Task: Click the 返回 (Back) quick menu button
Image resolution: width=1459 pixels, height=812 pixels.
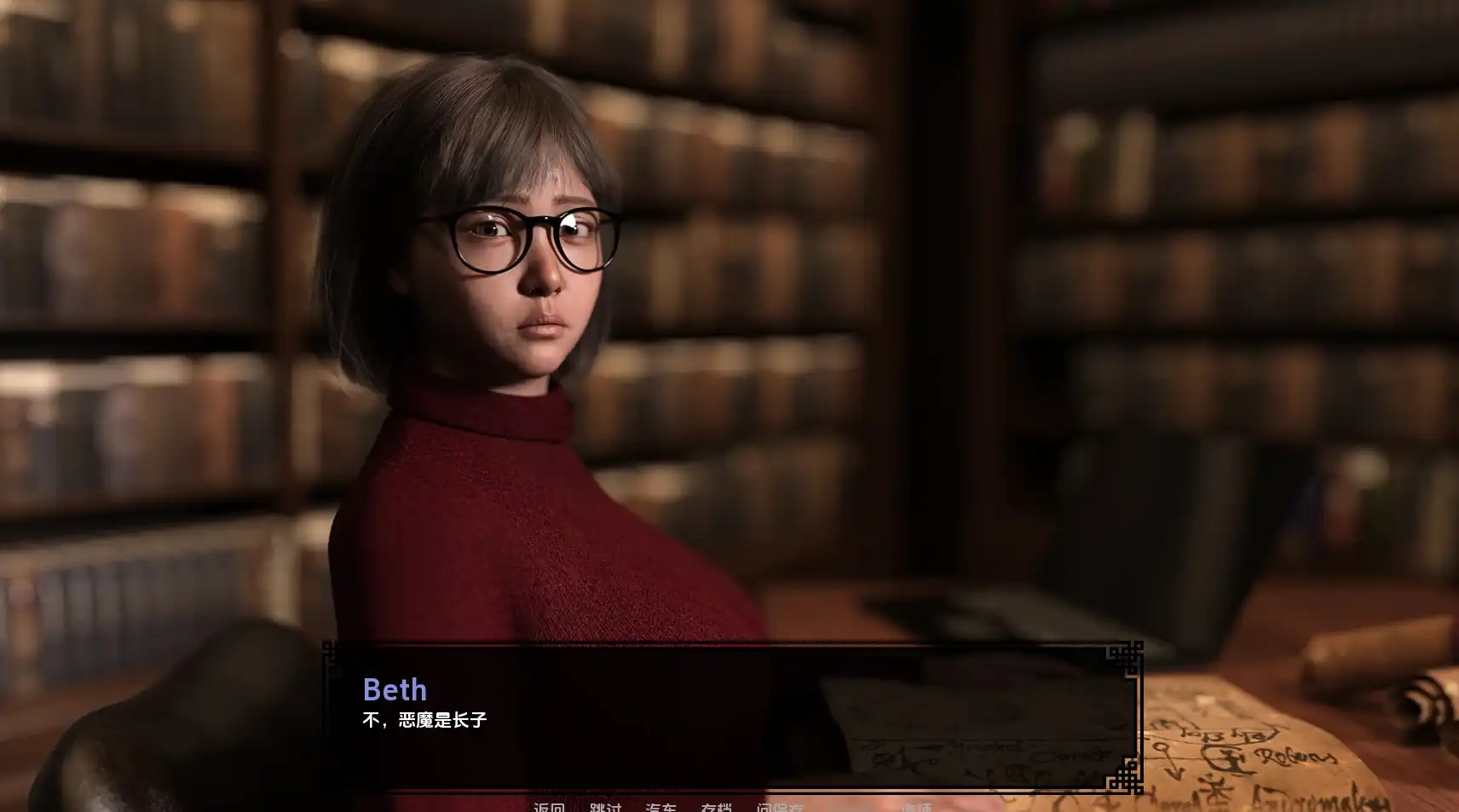Action: [x=549, y=806]
